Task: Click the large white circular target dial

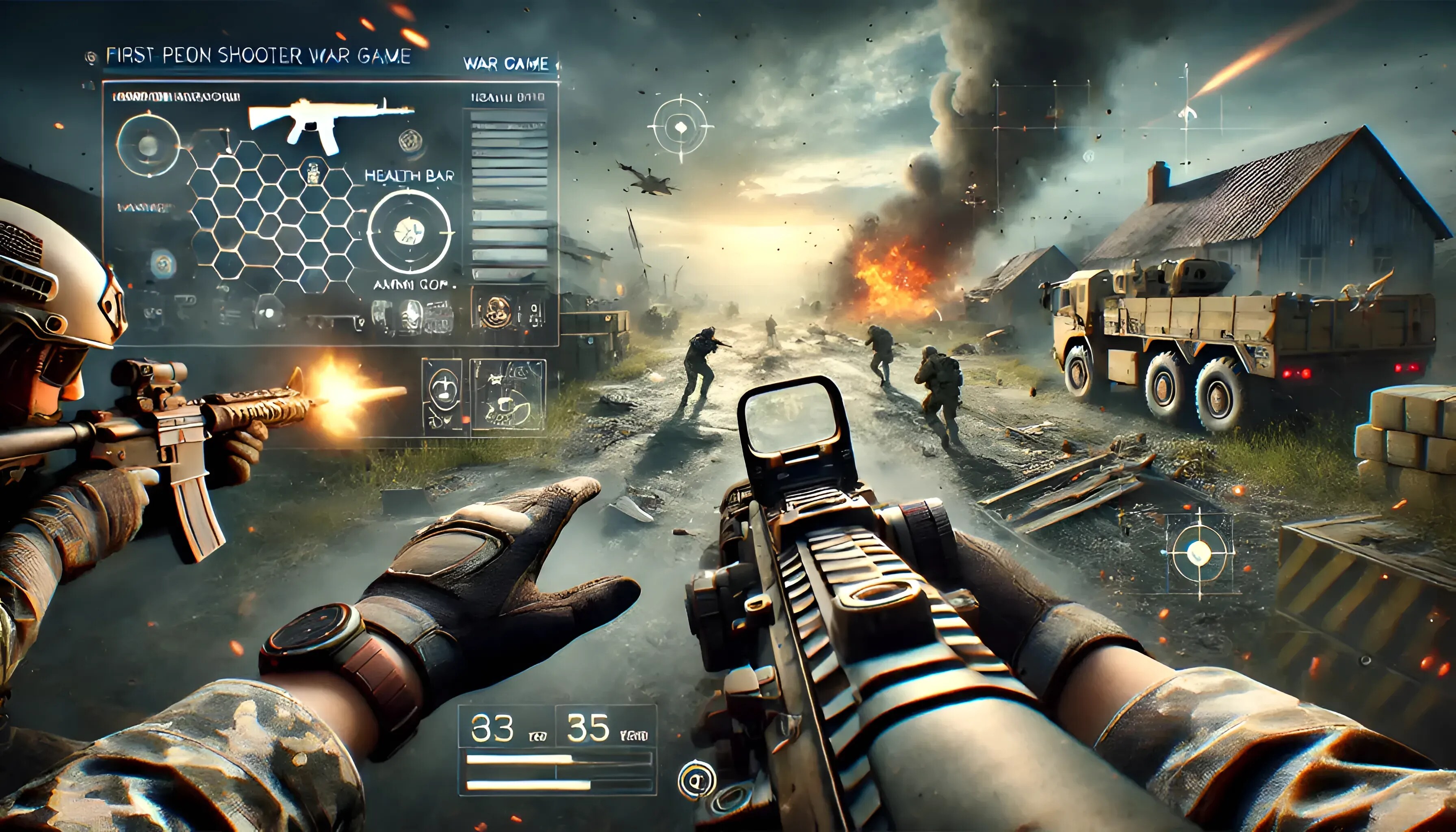Action: (x=409, y=232)
